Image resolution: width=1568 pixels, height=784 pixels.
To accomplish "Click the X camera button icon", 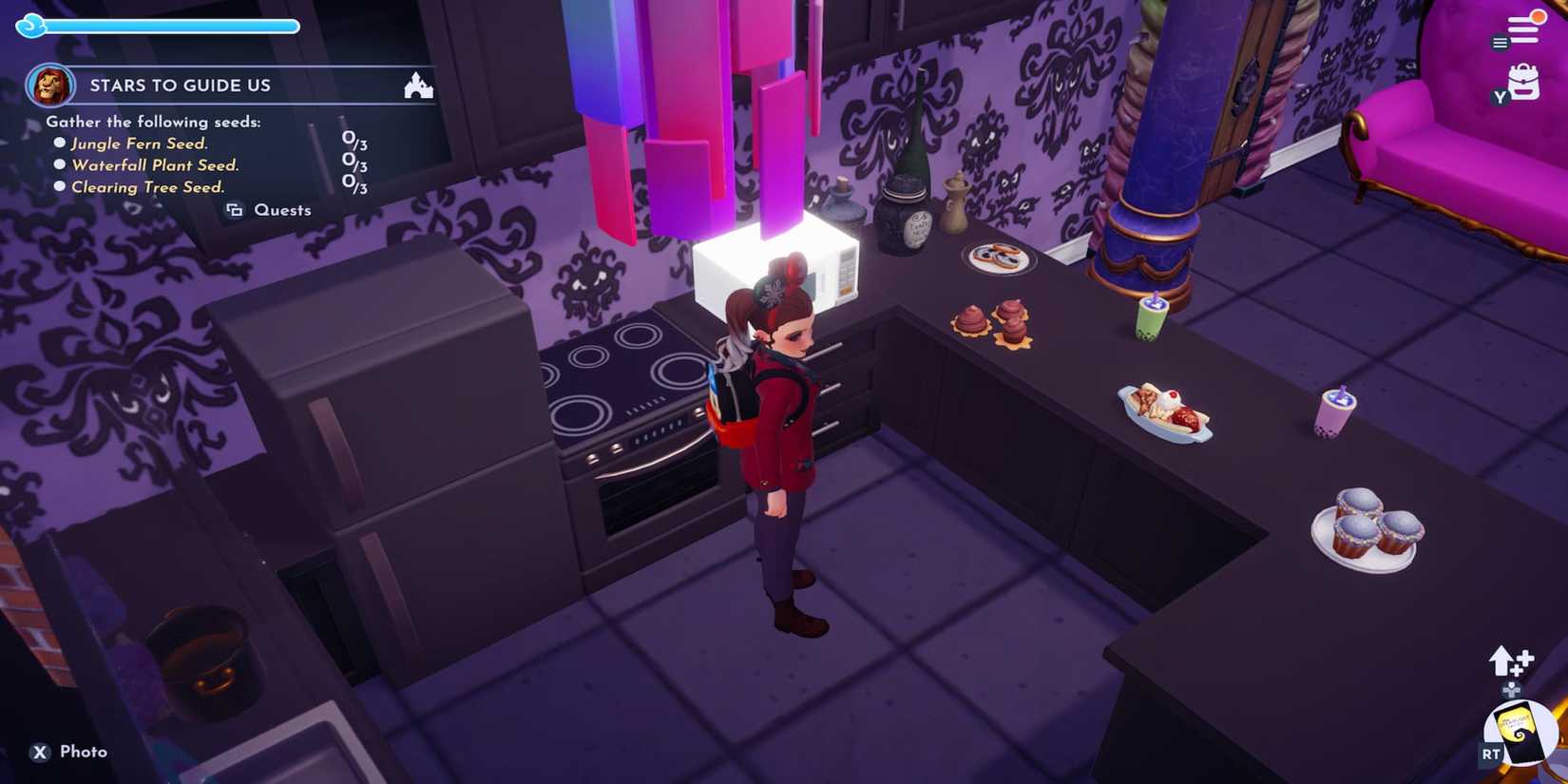I will click(39, 752).
